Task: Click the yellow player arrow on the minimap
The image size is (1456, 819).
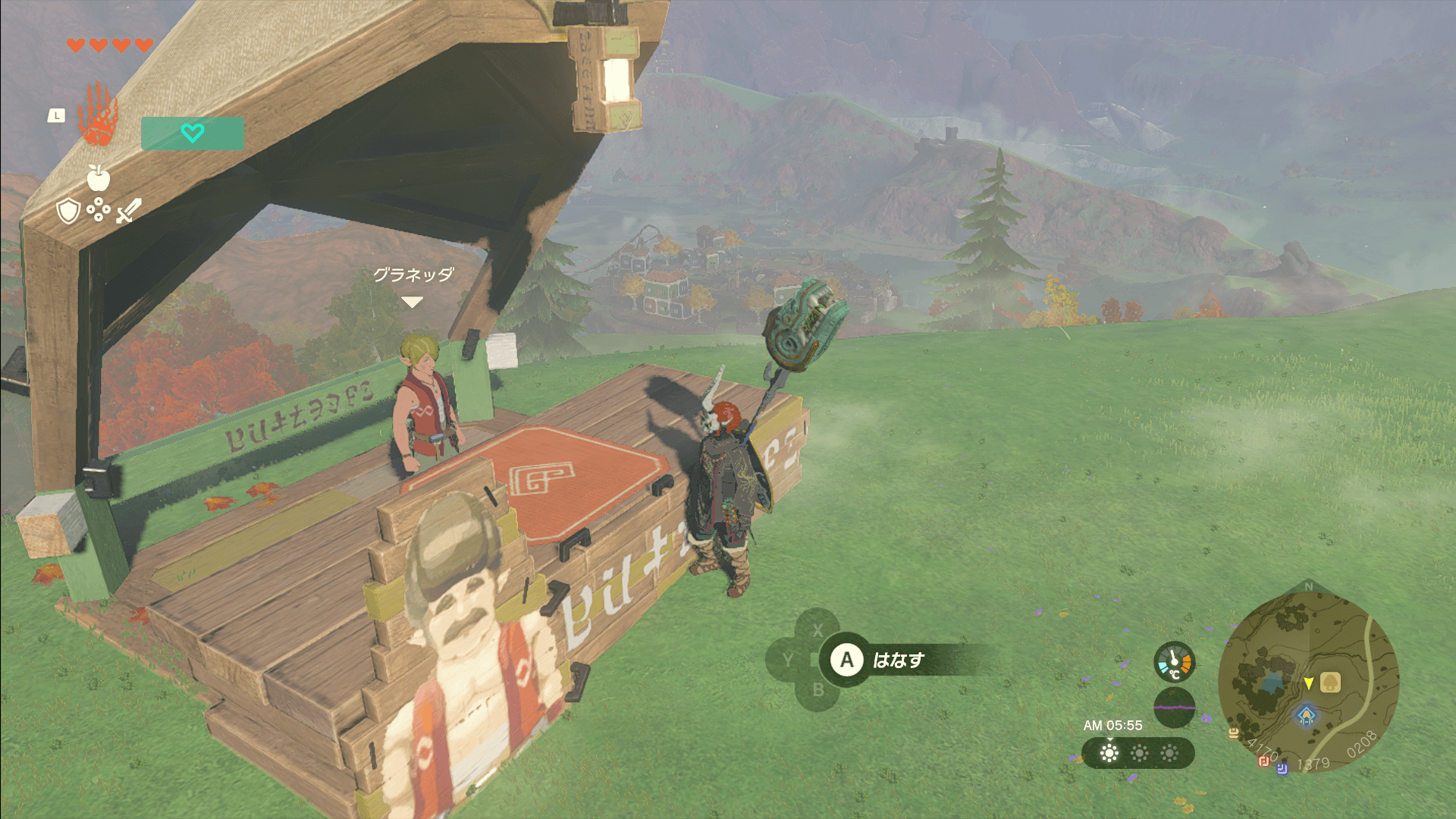Action: pos(1308,683)
